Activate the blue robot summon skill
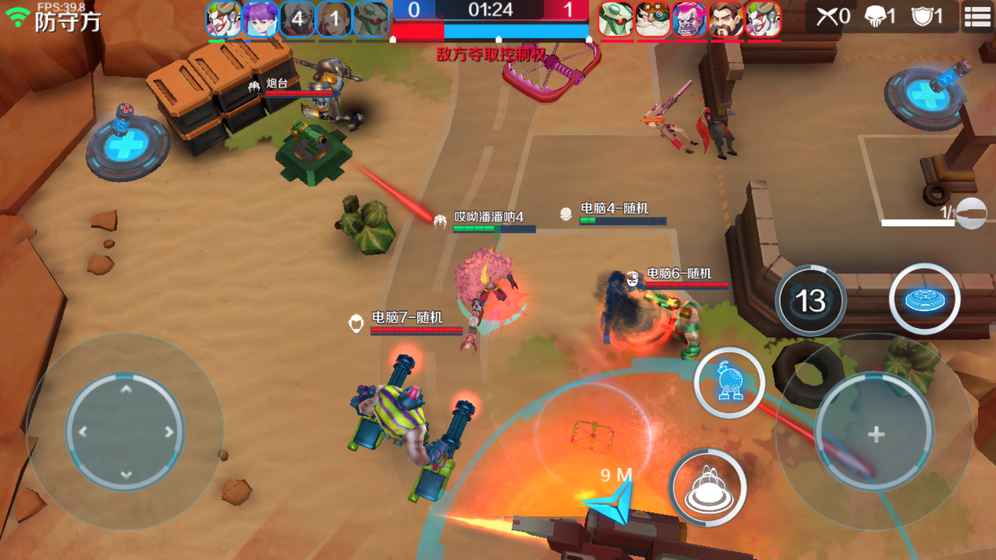This screenshot has height=560, width=996. (x=730, y=383)
